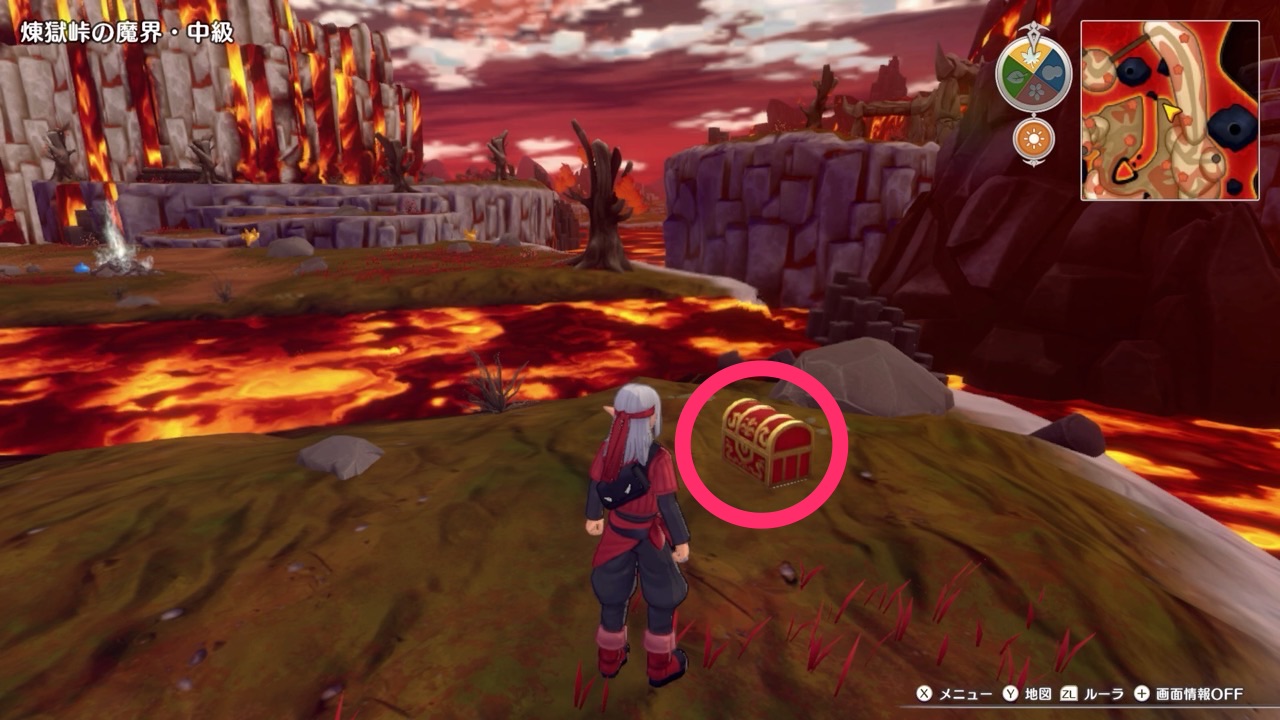1280x720 pixels.
Task: Click the Y button prompt to toggle map
Action: tap(1008, 695)
